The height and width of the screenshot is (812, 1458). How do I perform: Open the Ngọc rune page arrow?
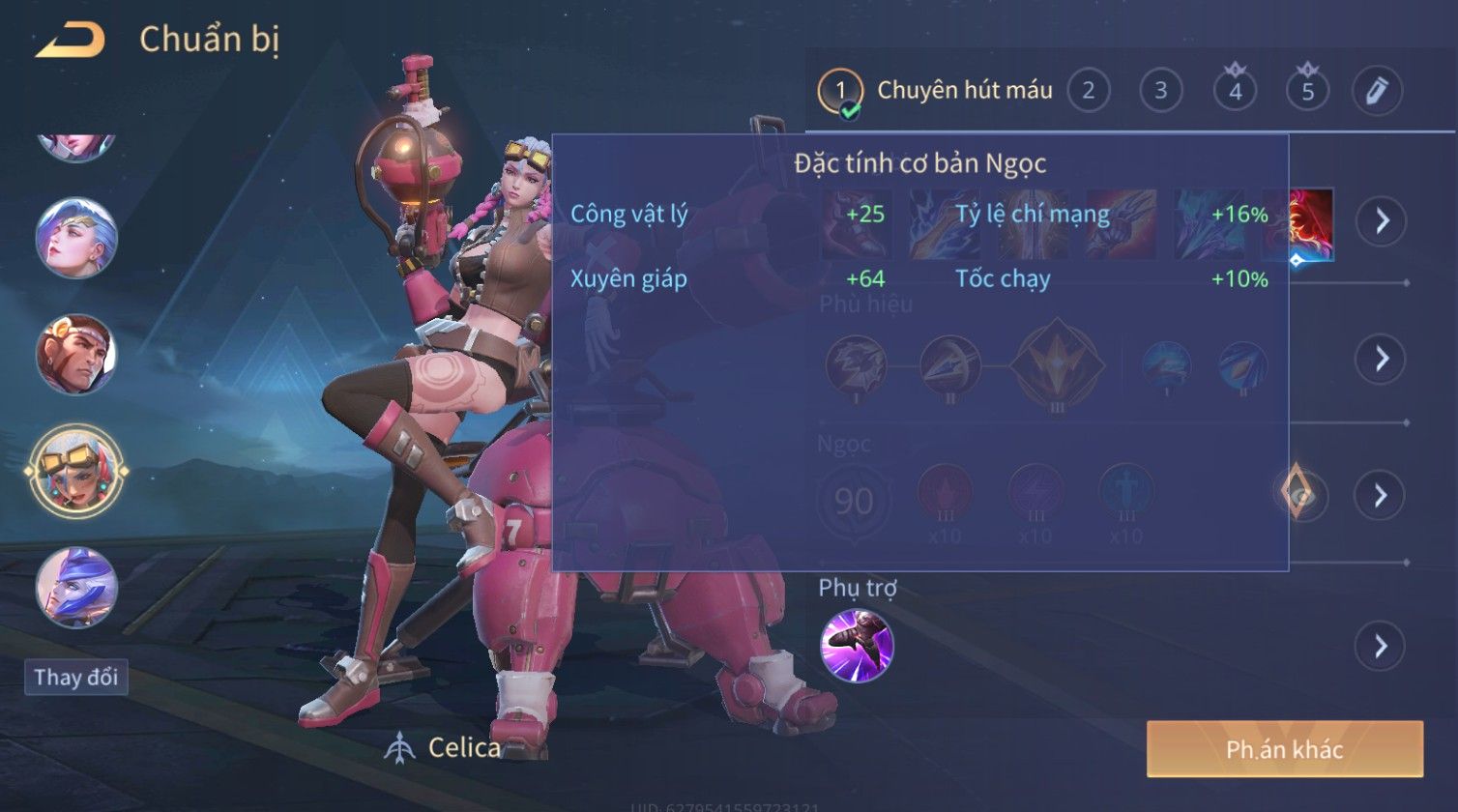pyautogui.click(x=1380, y=496)
